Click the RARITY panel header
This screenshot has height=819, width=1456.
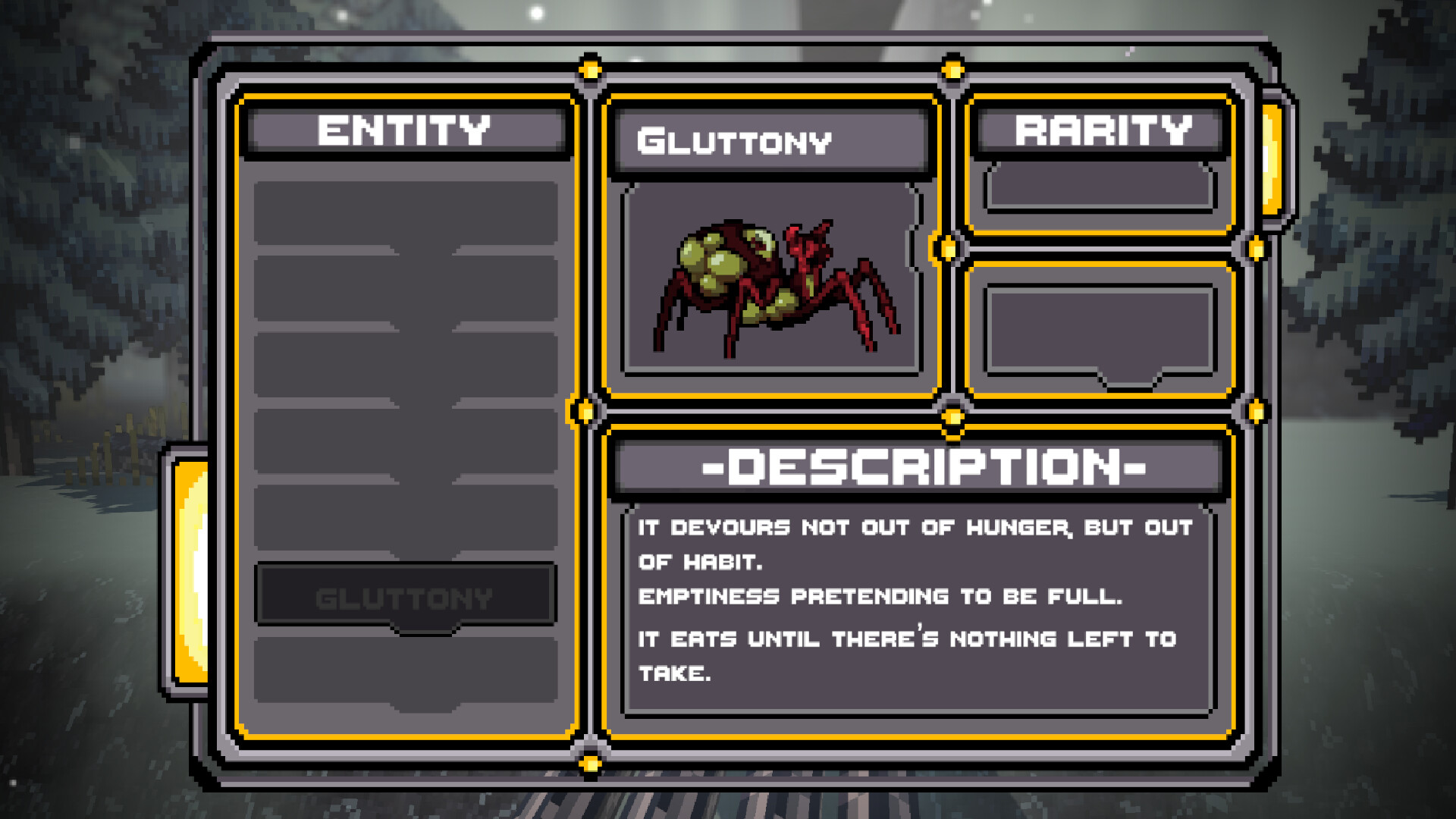(x=1101, y=130)
